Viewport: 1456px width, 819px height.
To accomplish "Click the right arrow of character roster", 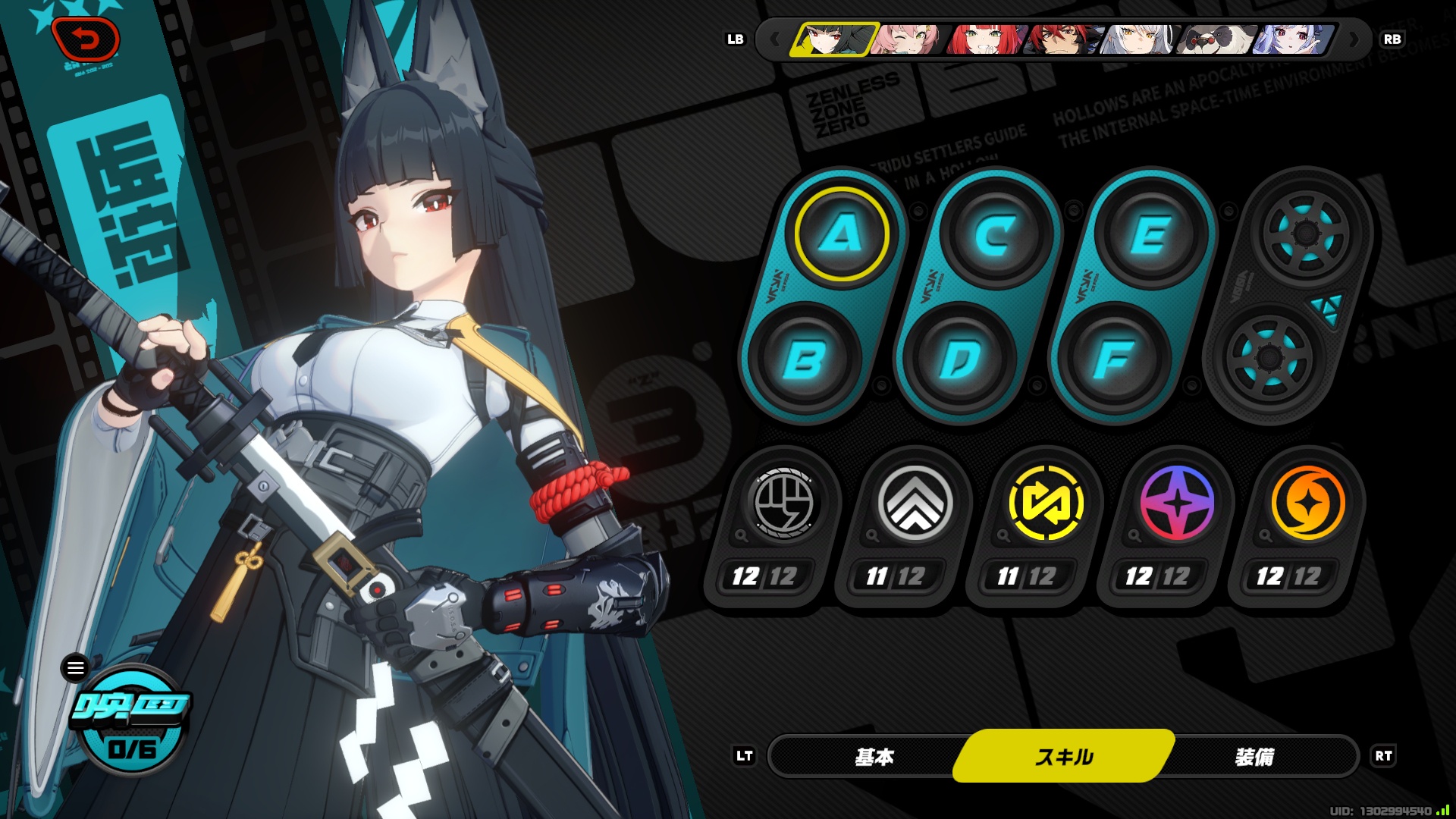I will tap(1354, 39).
